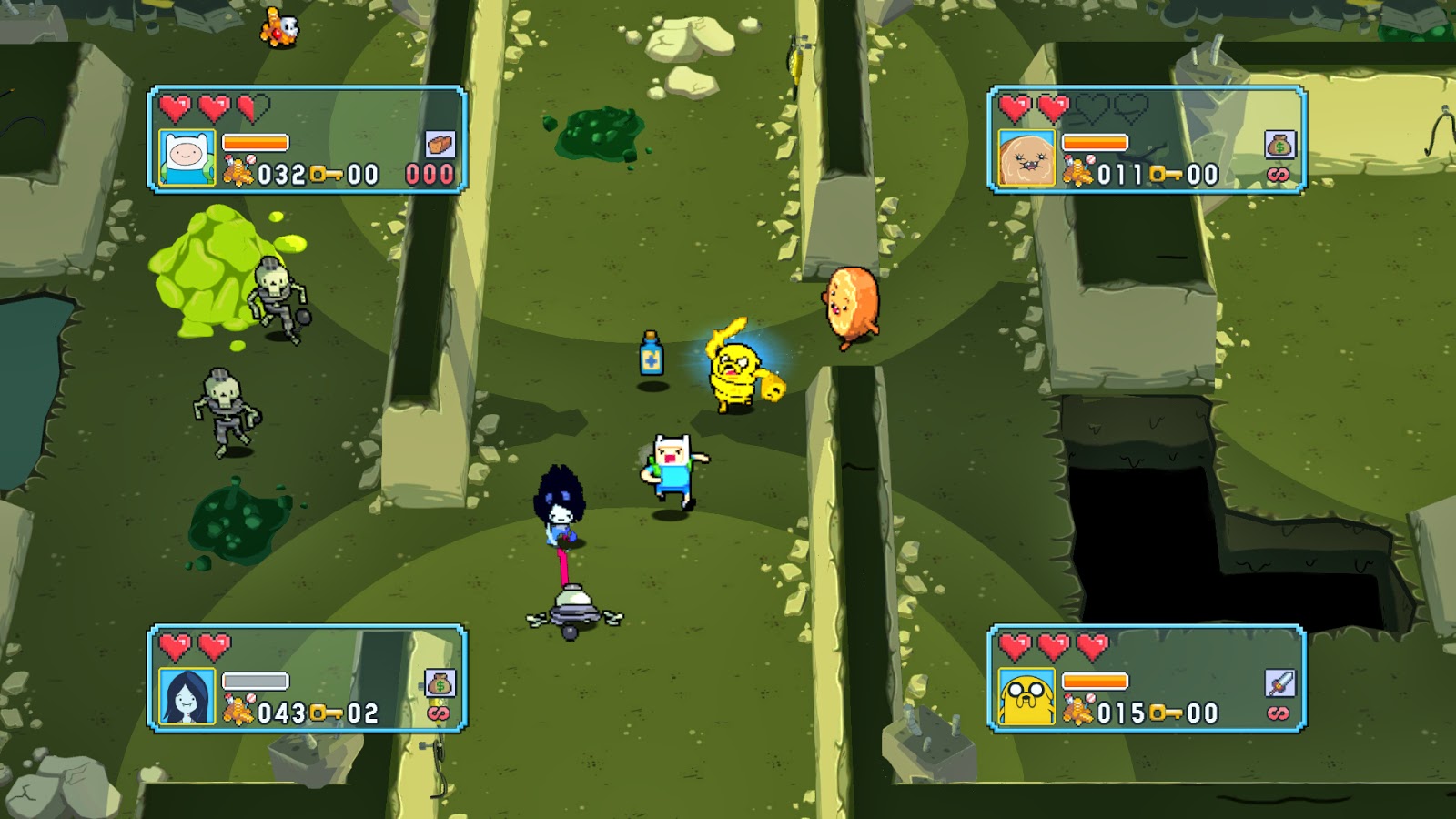Click the 043 token count in Marceline's panel

point(281,711)
